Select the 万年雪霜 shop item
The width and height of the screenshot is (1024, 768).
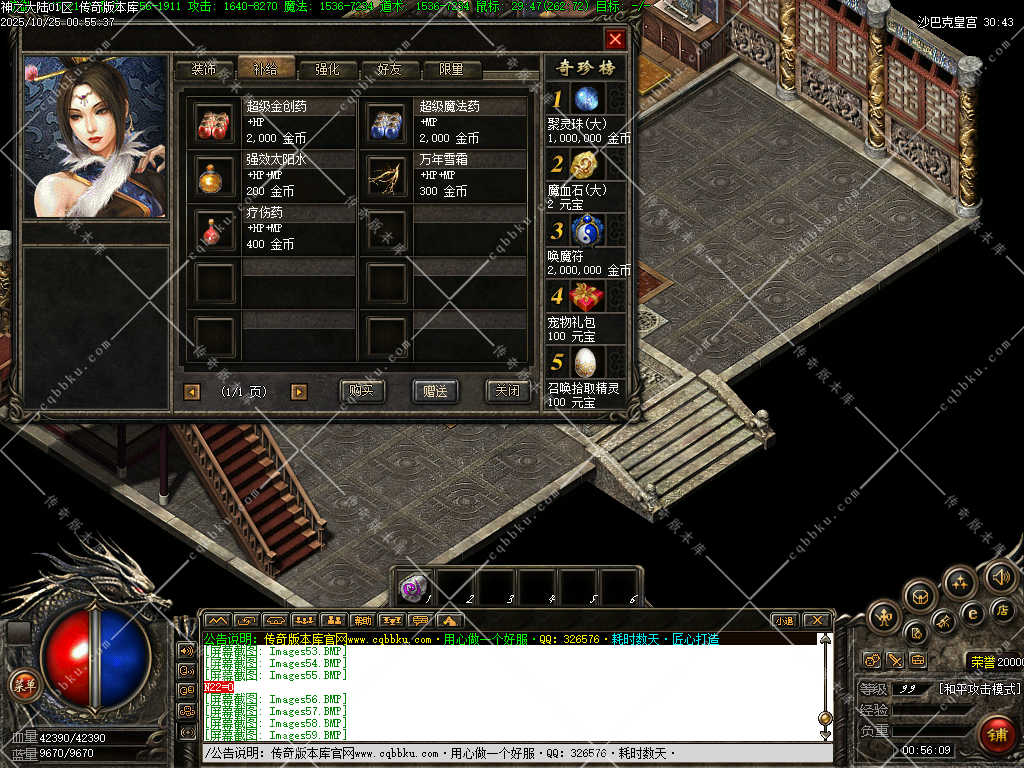386,176
